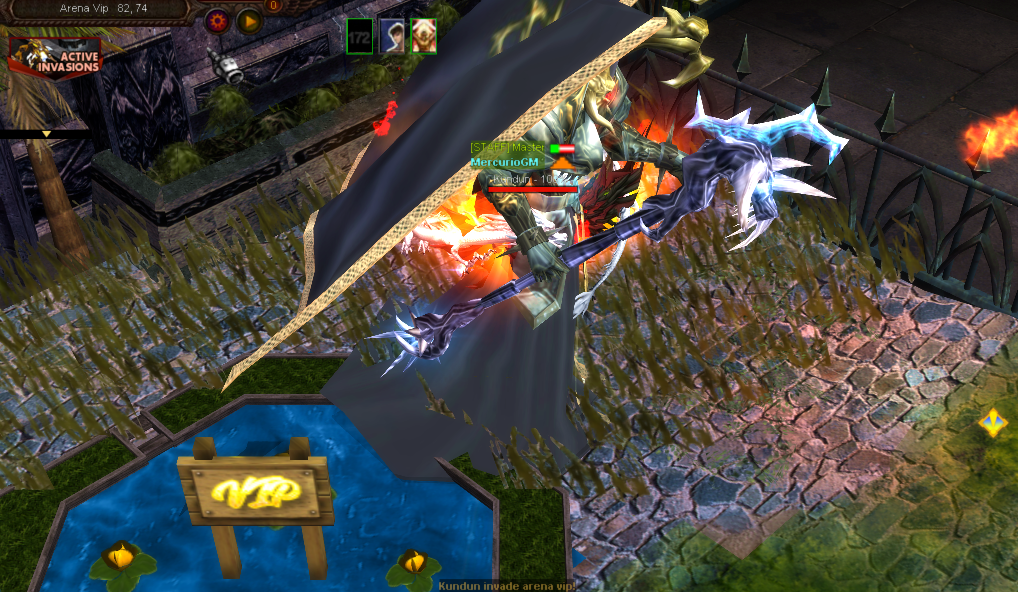
Task: Select the buff icon showing 172
Action: click(x=360, y=36)
